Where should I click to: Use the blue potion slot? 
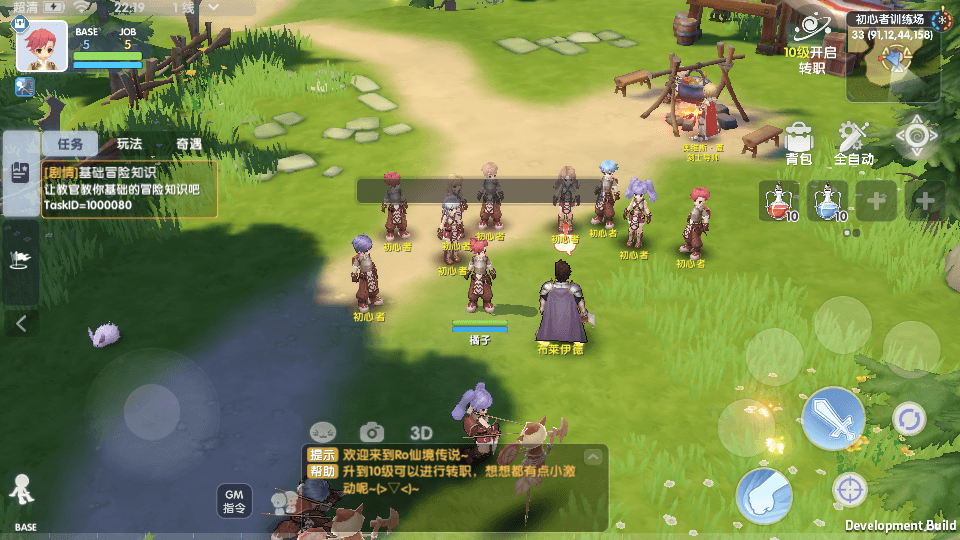click(827, 201)
